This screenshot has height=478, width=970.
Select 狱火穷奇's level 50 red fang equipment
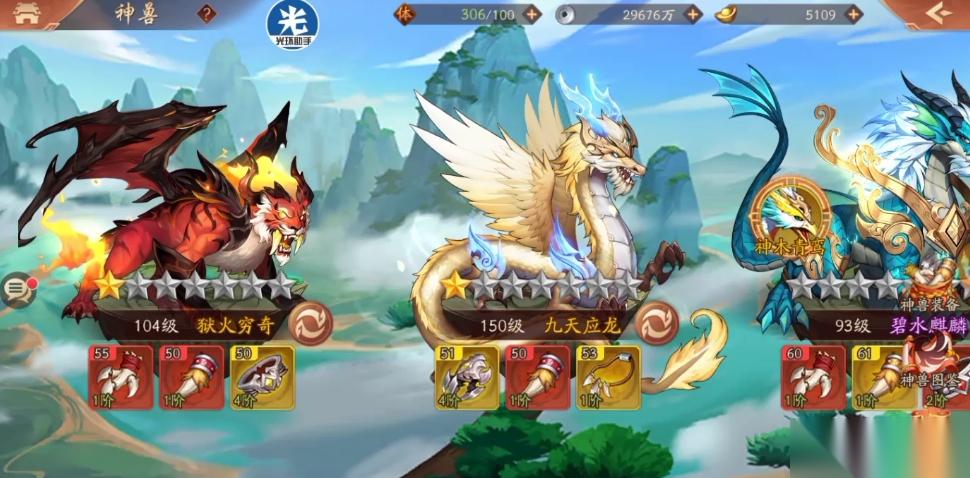[x=192, y=377]
